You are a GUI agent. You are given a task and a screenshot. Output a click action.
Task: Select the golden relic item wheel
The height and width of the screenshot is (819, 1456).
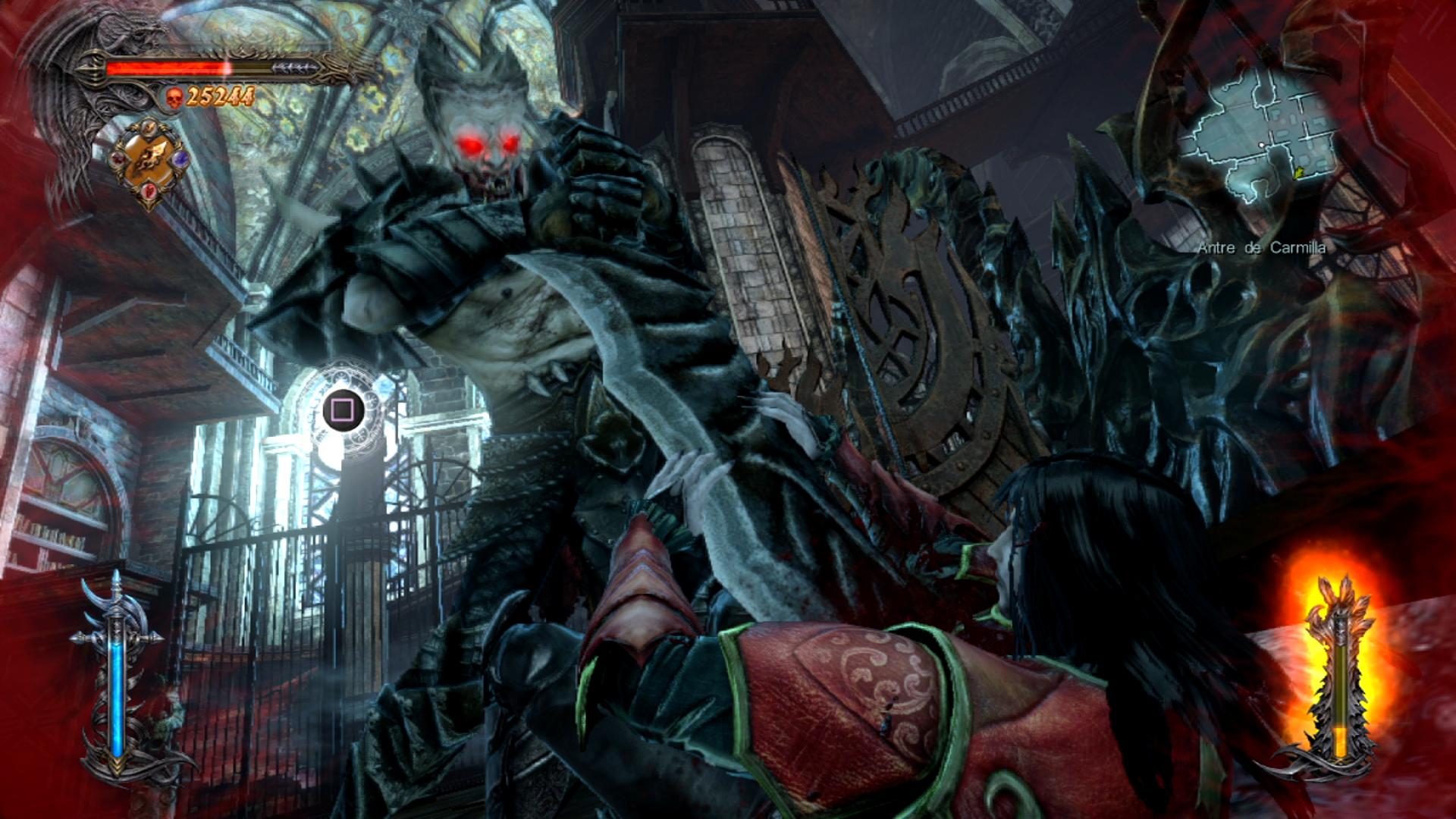(149, 161)
